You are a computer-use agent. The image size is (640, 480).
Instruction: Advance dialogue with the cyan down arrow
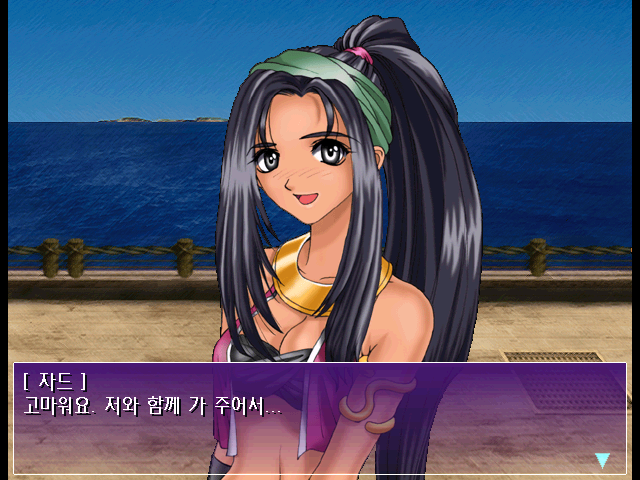[602, 460]
